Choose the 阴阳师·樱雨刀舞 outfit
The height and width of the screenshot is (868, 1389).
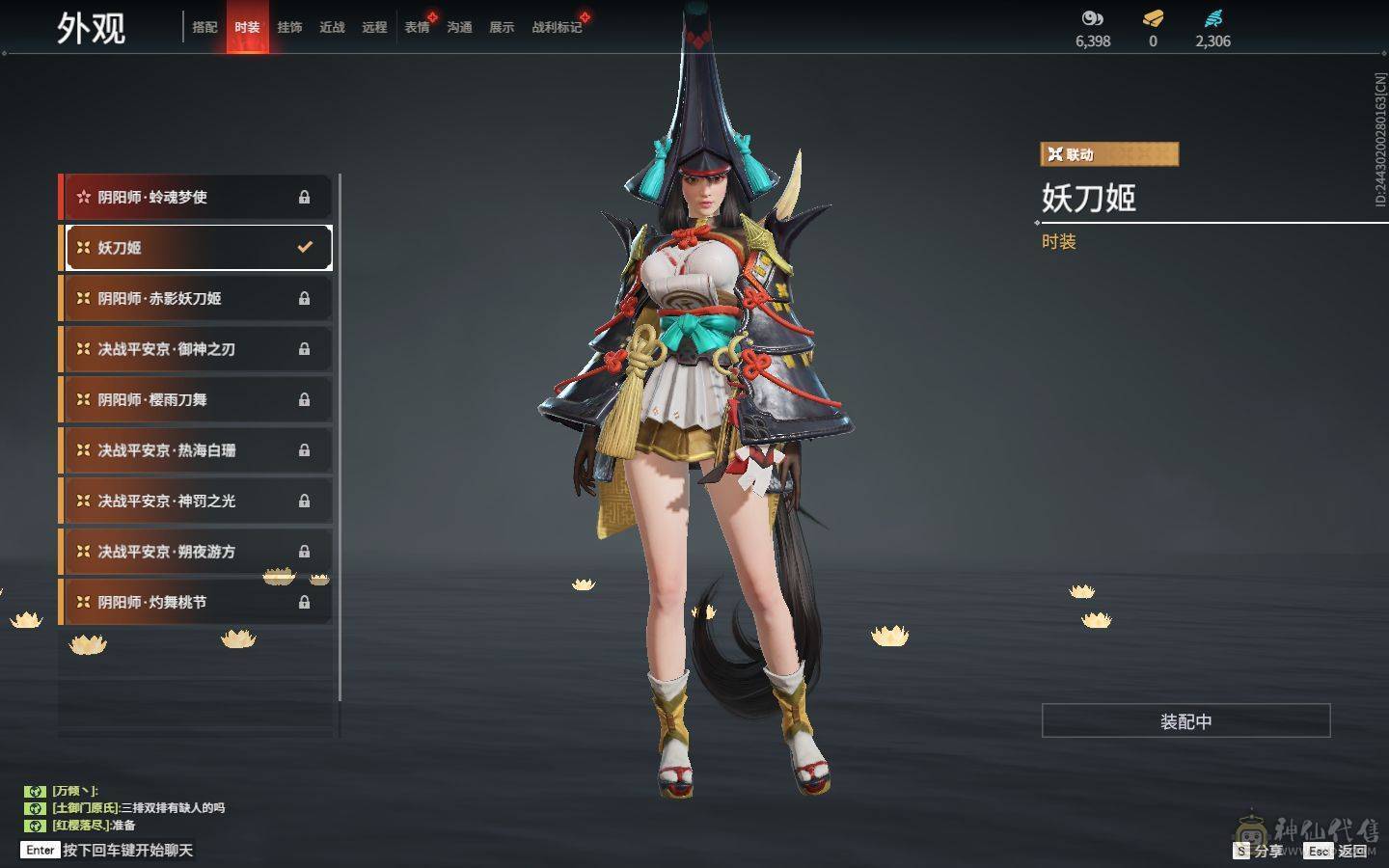196,399
